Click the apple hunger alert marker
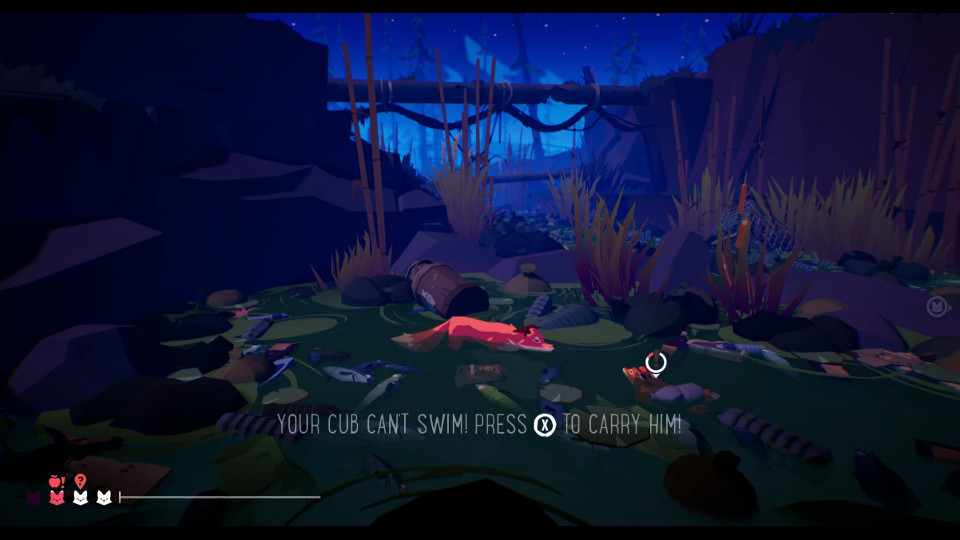This screenshot has width=960, height=540. (x=57, y=480)
